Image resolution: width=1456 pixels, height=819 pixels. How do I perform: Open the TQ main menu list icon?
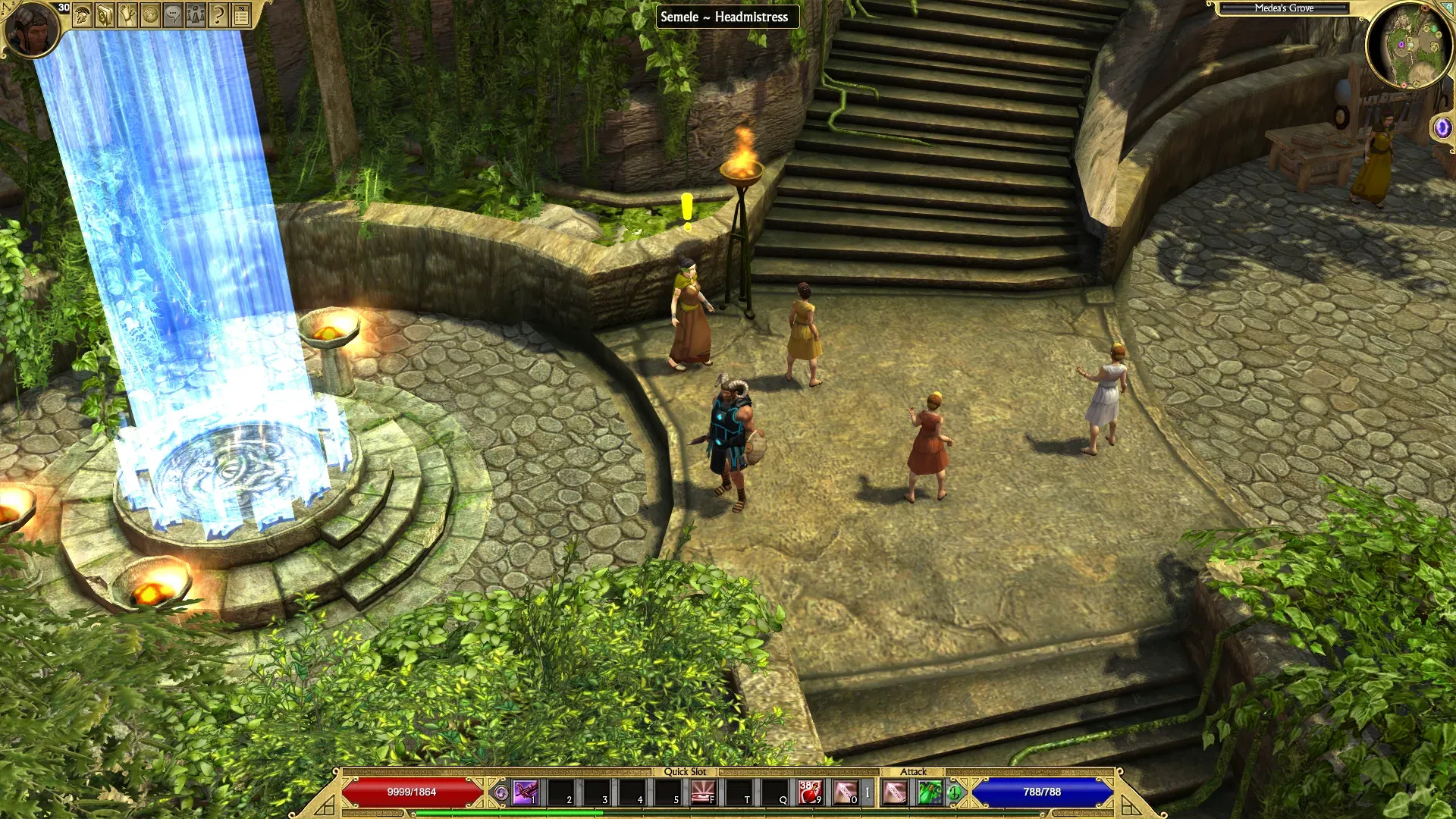[x=241, y=15]
